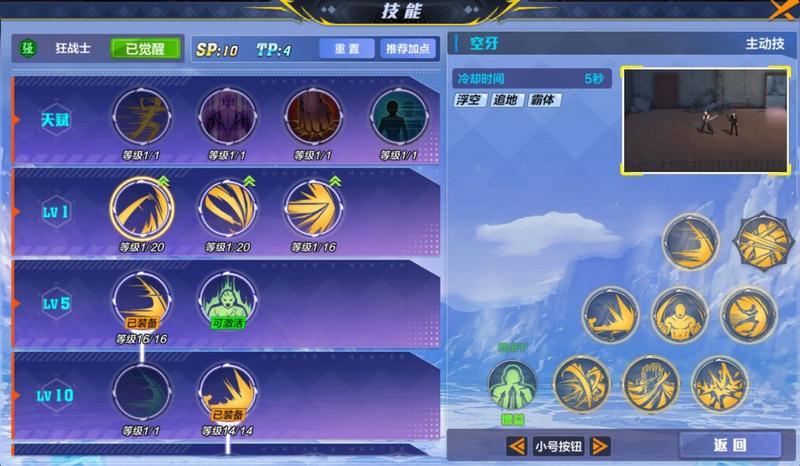Click the left arrow beside 小号按钮
The height and width of the screenshot is (466, 800).
(x=517, y=446)
